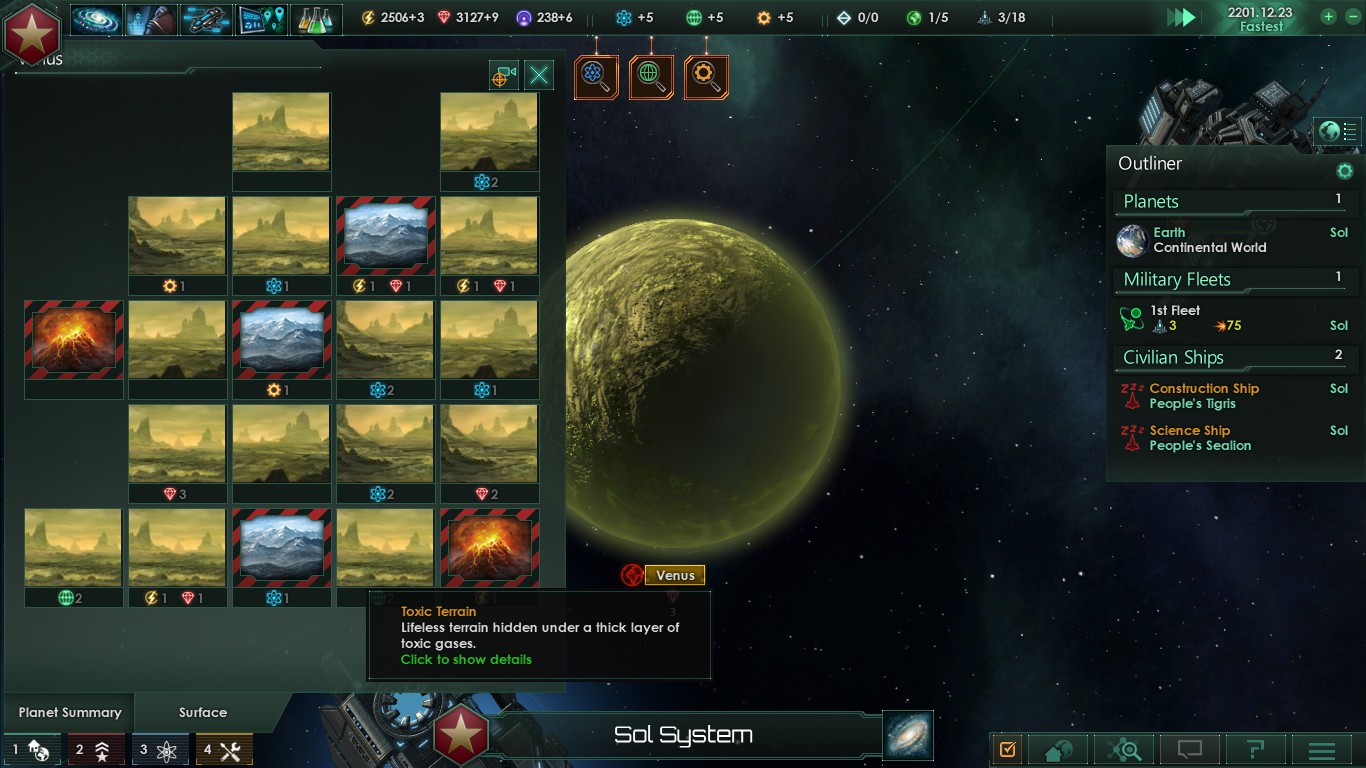The image size is (1366, 768).
Task: Decrease game speed with minus button
Action: click(1352, 16)
